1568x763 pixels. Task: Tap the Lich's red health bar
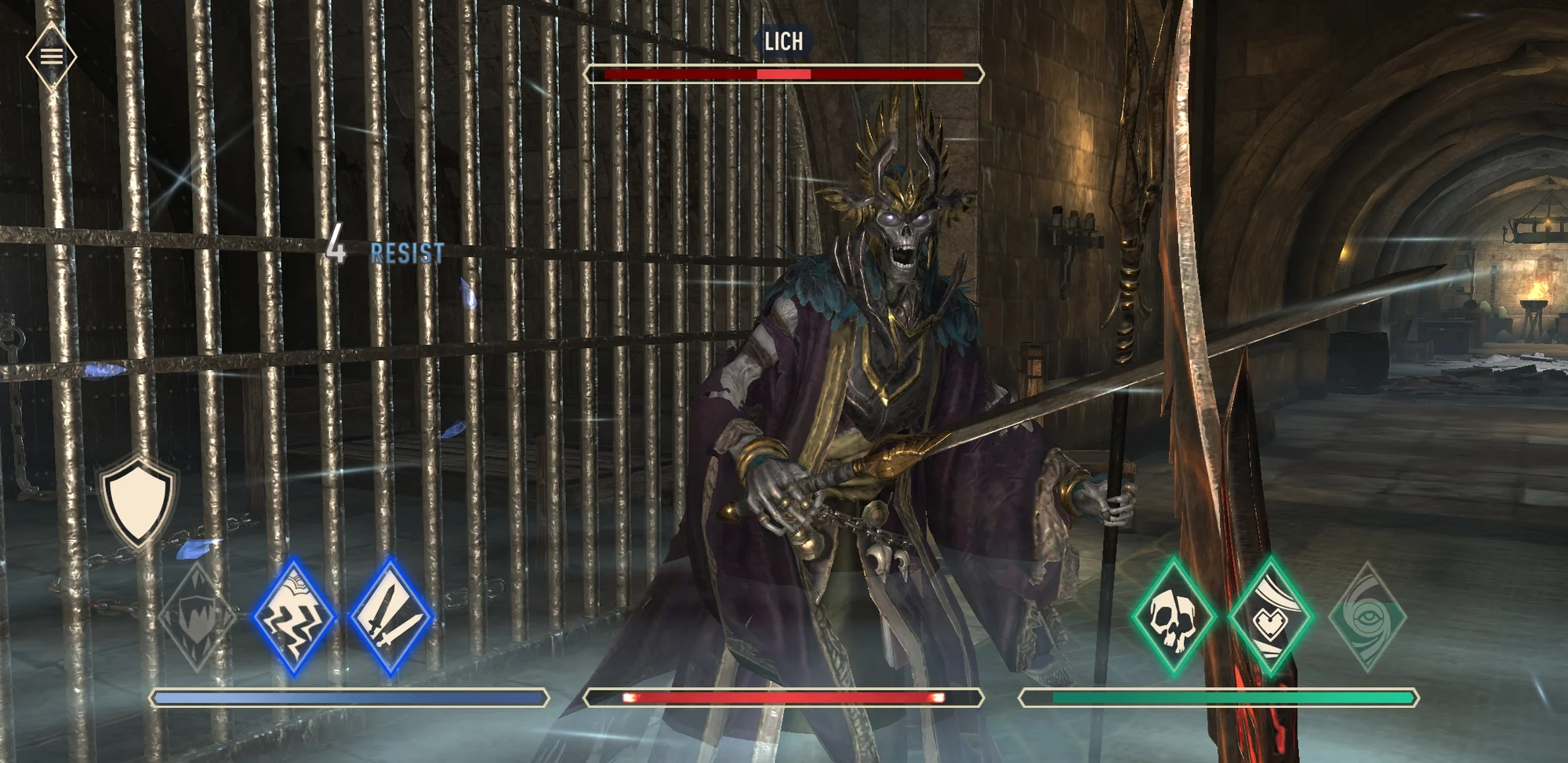click(784, 73)
